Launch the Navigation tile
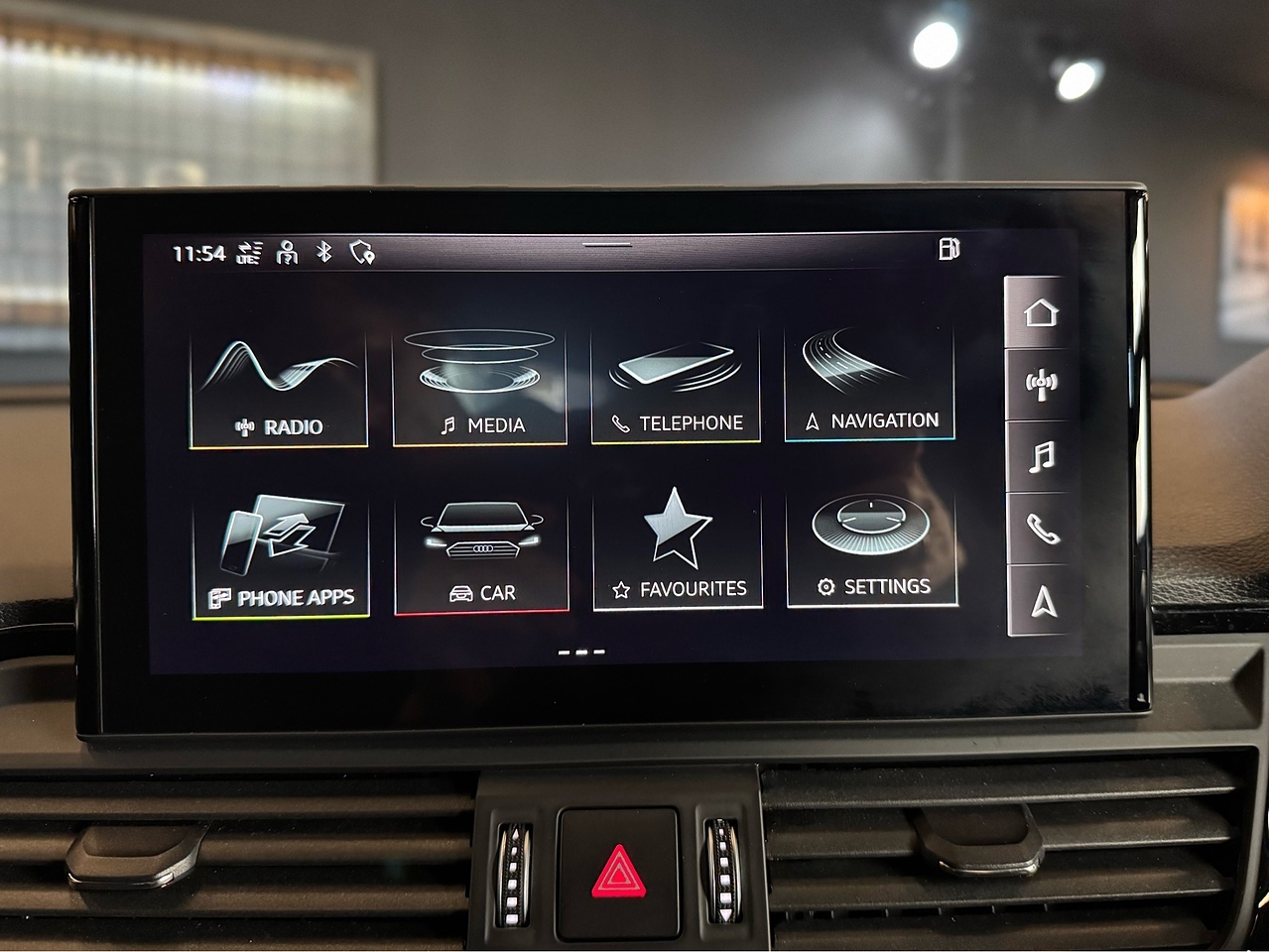This screenshot has height=952, width=1269. point(870,385)
